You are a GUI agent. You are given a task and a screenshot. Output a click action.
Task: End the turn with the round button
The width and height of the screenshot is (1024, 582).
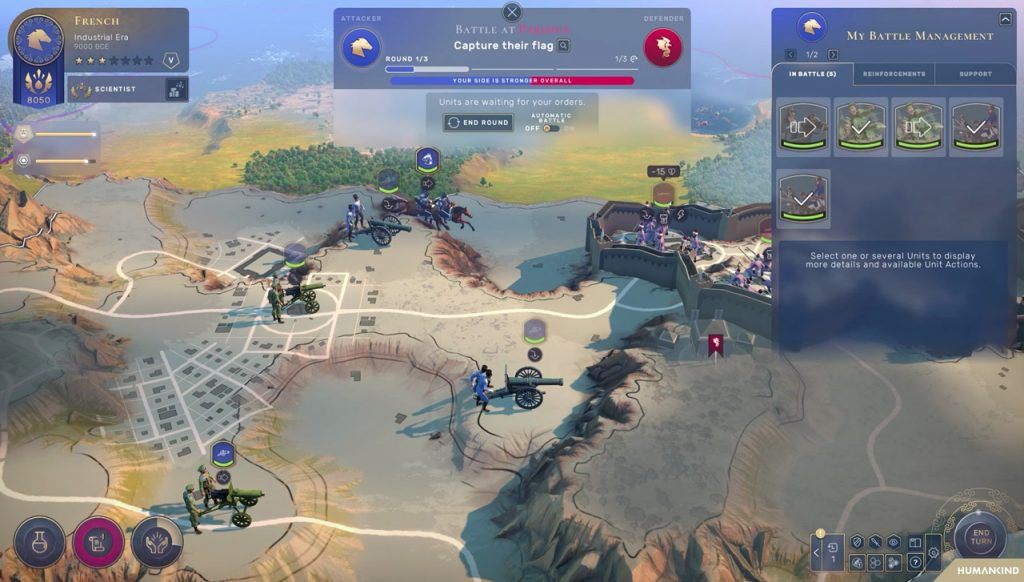[x=980, y=538]
